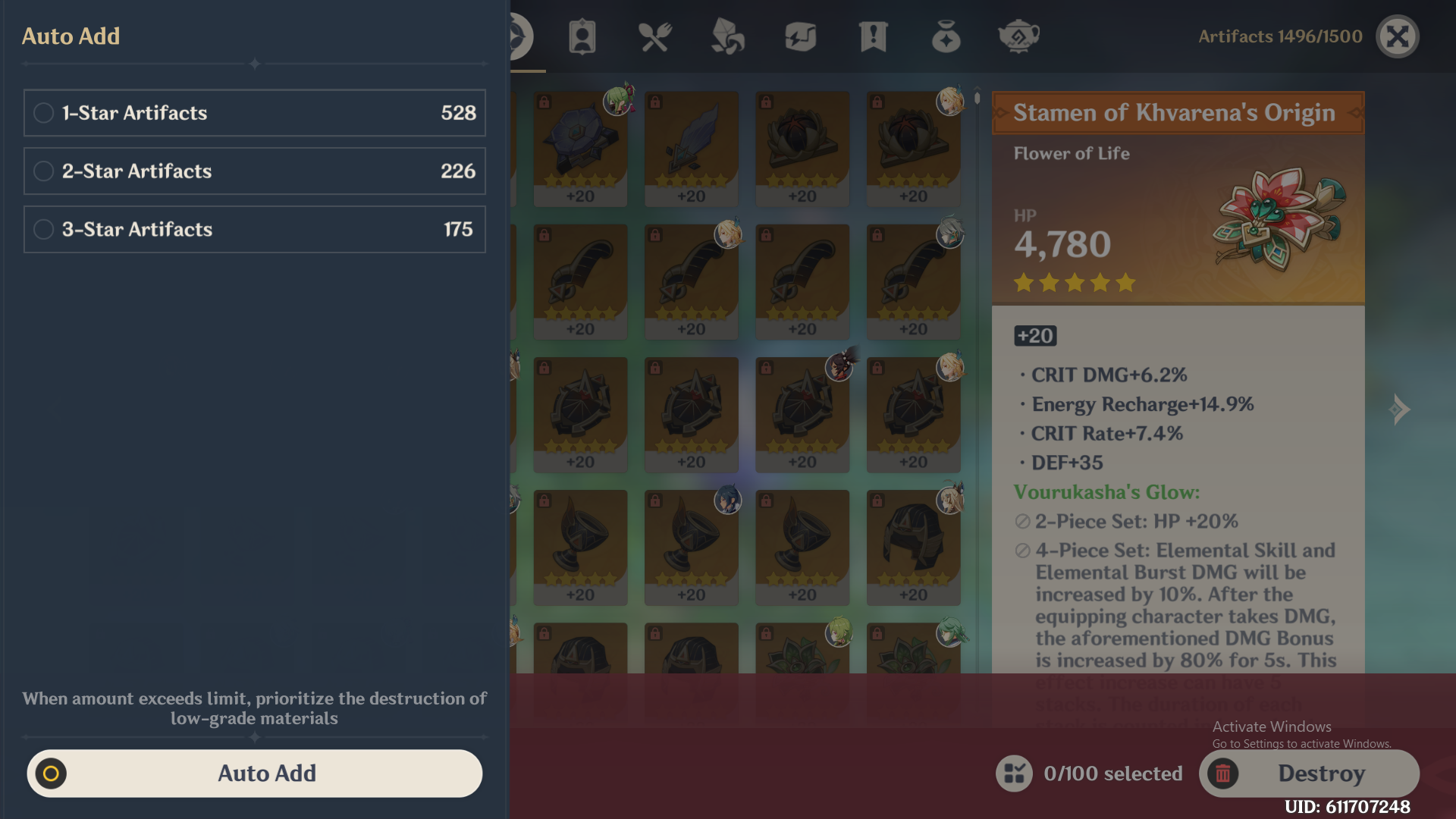
Task: Switch to the Materials leaf icon
Action: [x=727, y=36]
